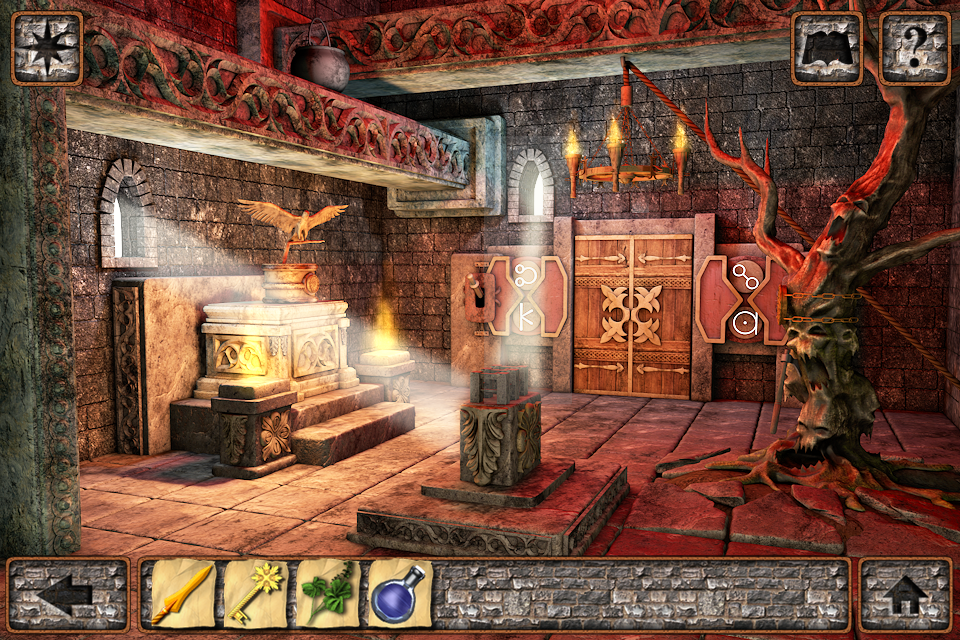
Task: Open the compass star menu button
Action: click(47, 47)
